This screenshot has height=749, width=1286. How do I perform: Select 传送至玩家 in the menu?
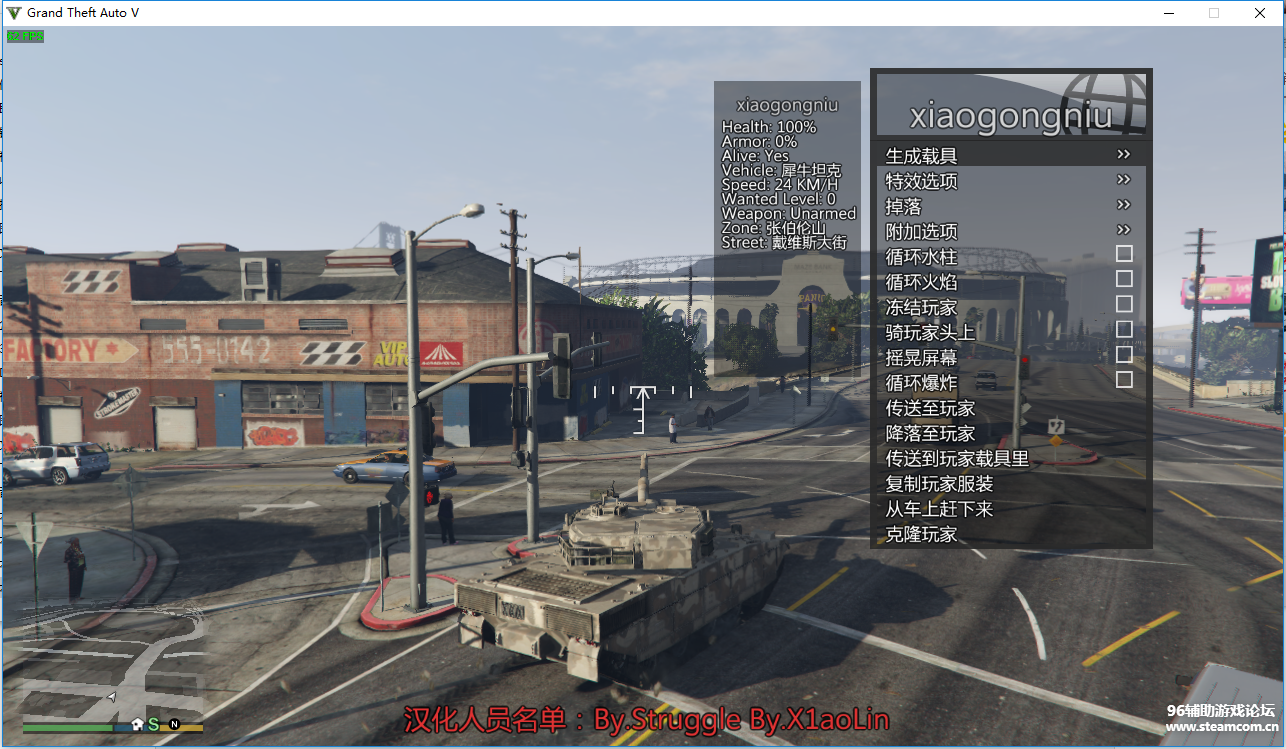tap(931, 408)
